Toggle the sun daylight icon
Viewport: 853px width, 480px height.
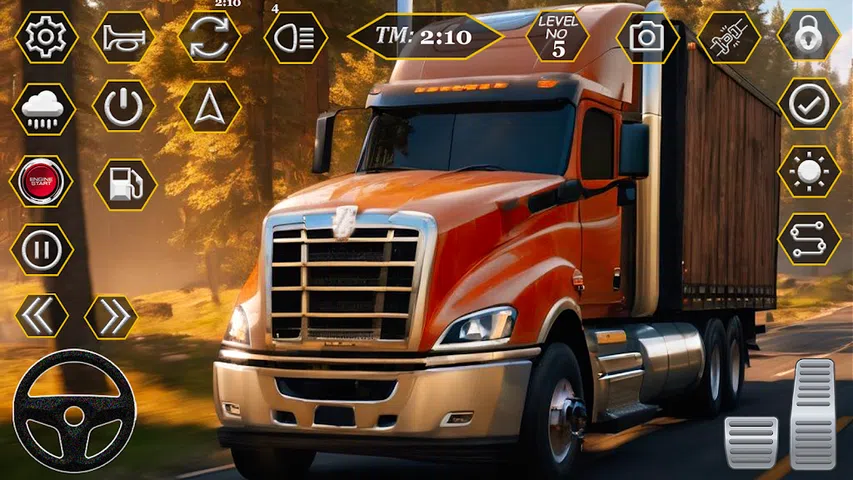pyautogui.click(x=809, y=172)
